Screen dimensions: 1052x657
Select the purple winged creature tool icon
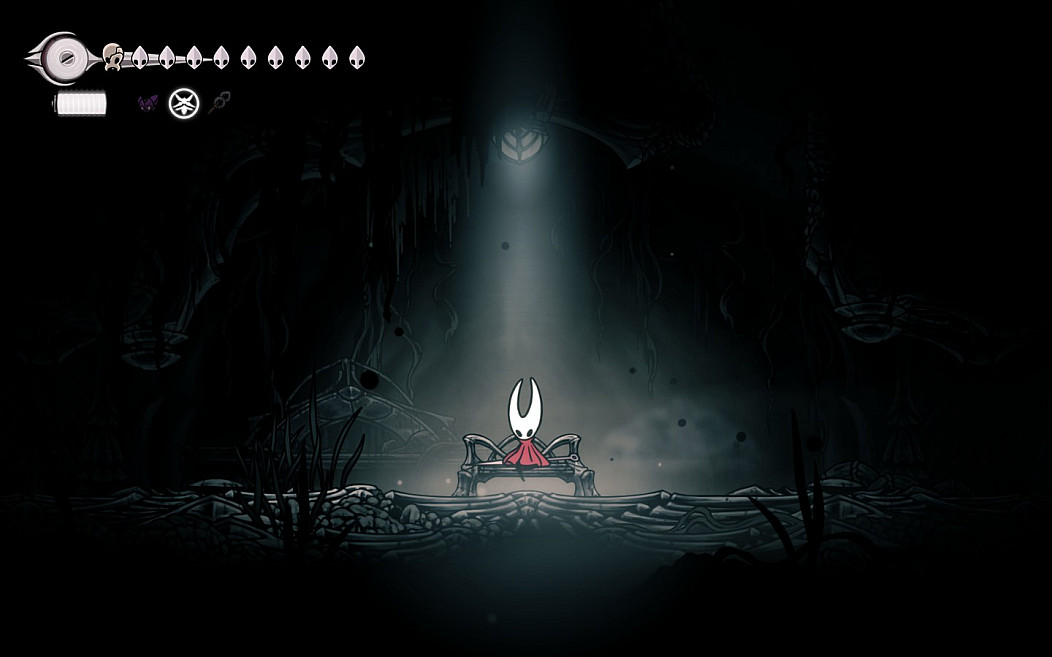(x=148, y=103)
